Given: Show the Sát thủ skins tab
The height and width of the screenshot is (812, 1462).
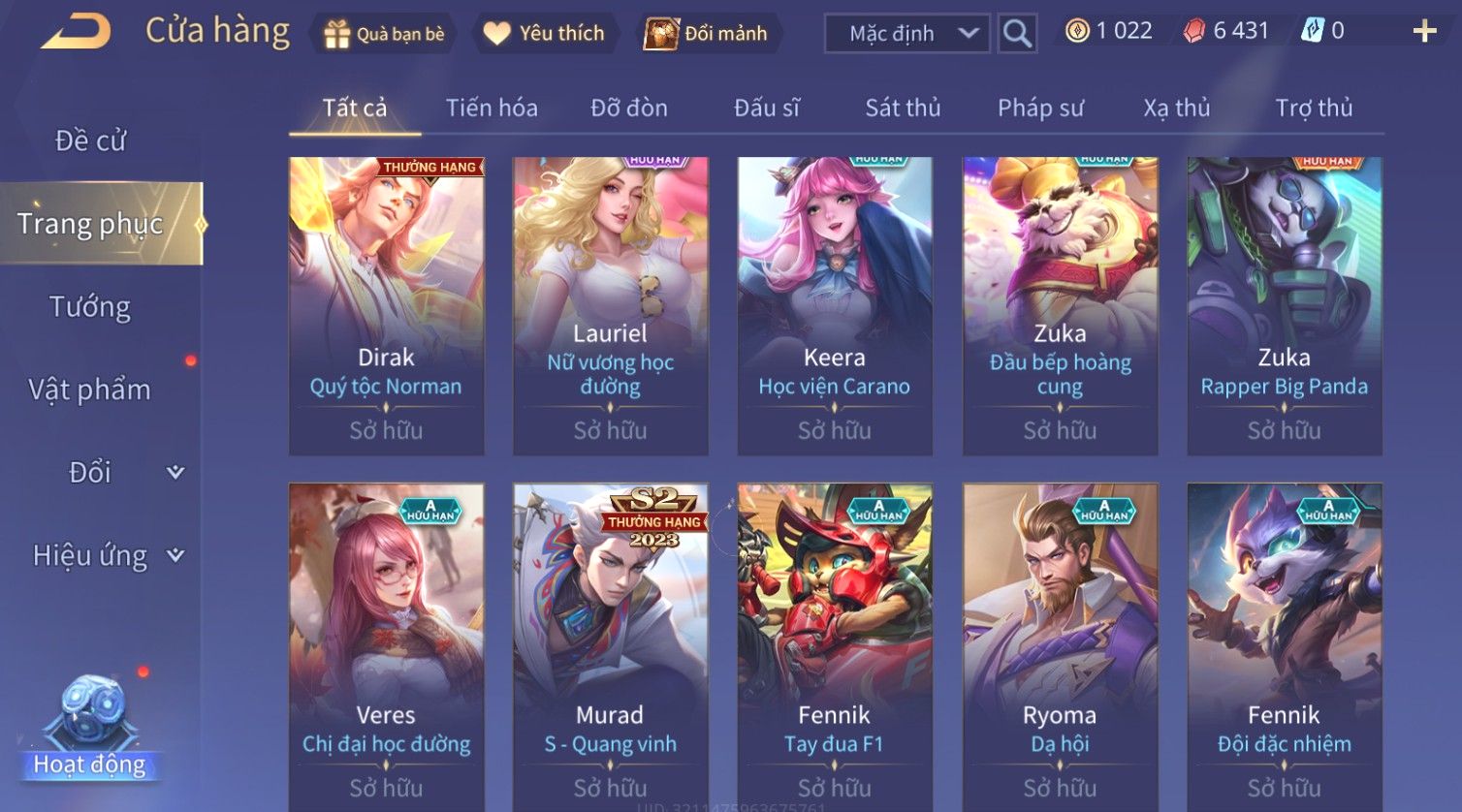Looking at the screenshot, I should 903,108.
